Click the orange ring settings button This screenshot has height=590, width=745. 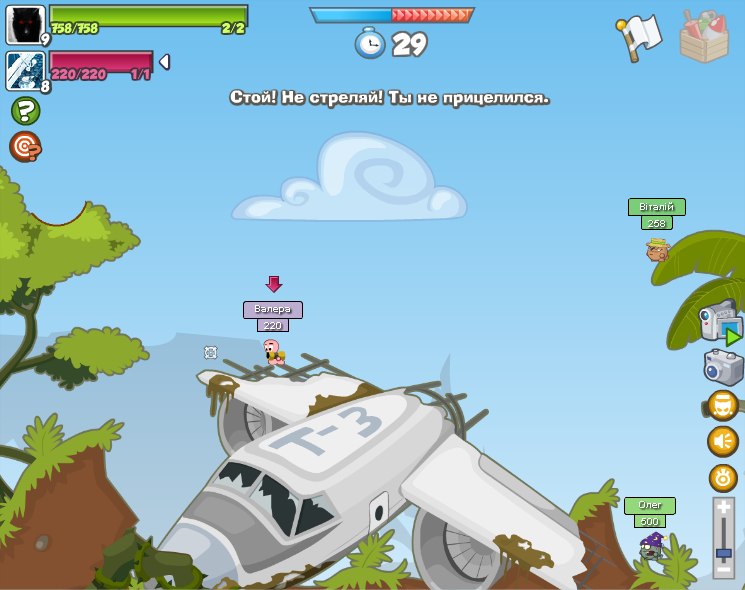tap(722, 478)
